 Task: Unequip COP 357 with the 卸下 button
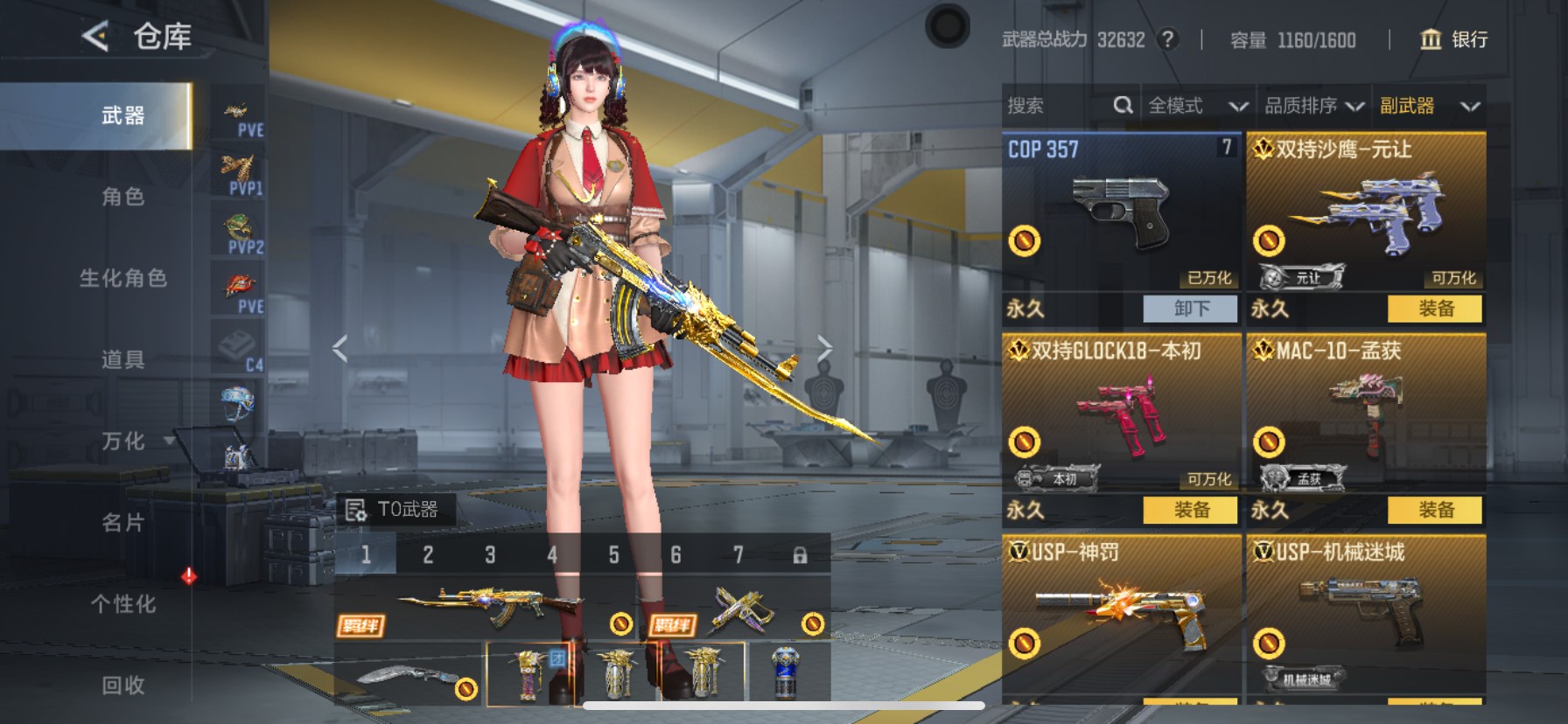tap(1190, 309)
